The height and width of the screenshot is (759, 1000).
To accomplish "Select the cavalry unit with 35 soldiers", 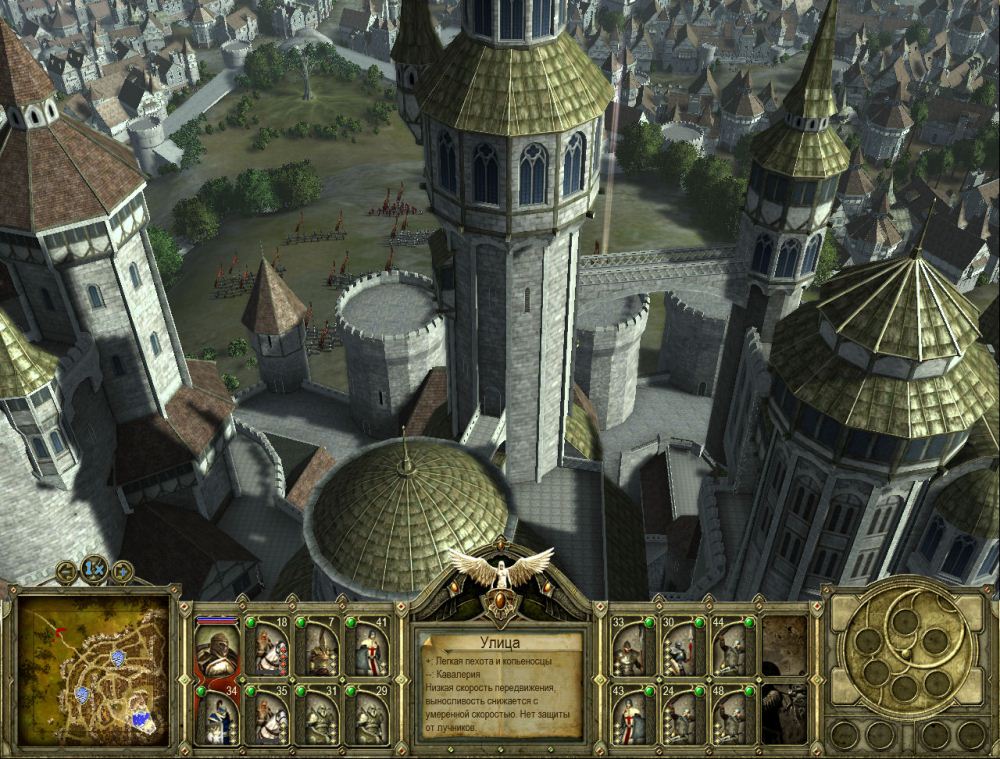I will coord(266,714).
